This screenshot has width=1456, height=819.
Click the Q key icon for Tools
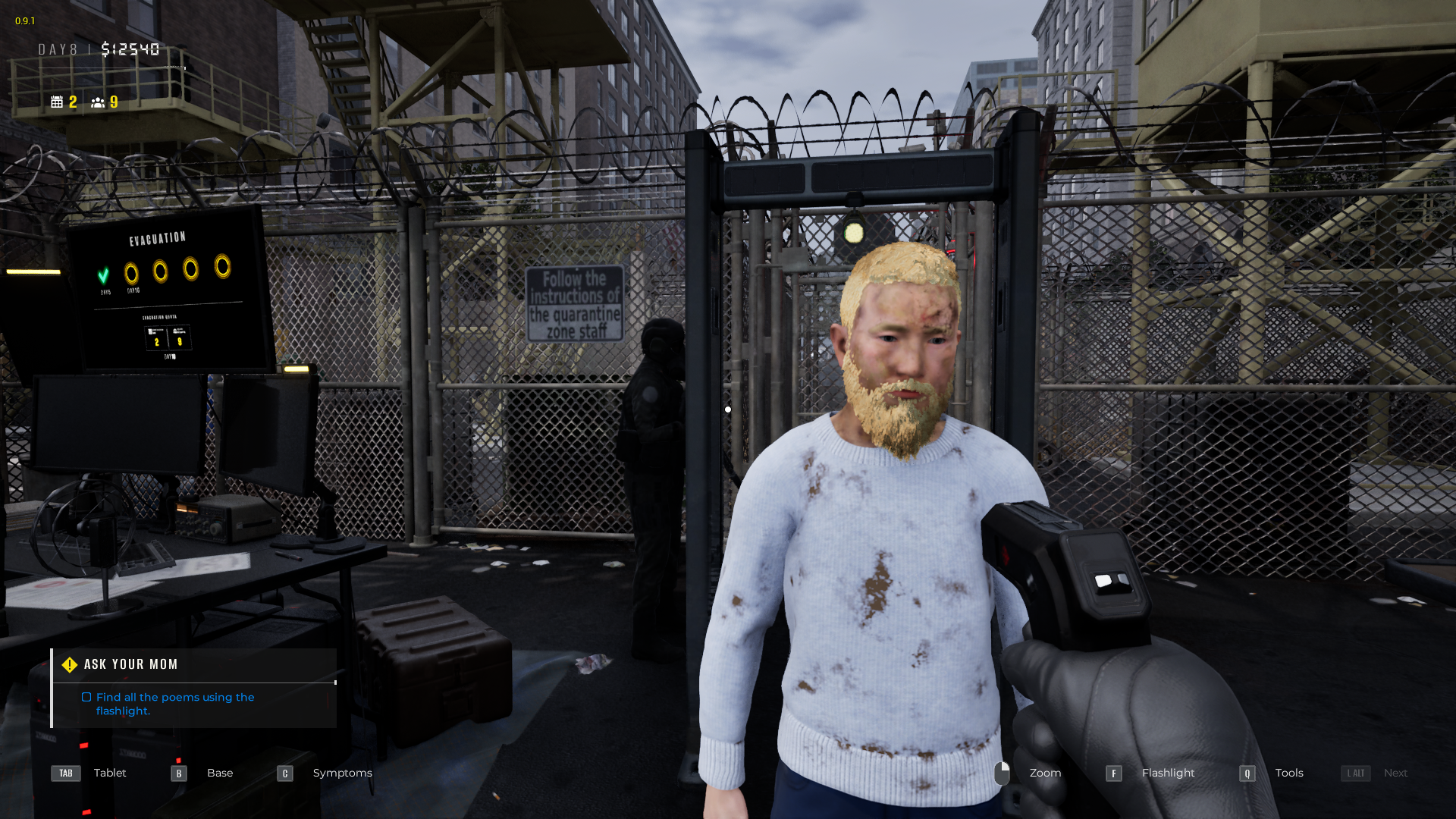click(x=1247, y=773)
